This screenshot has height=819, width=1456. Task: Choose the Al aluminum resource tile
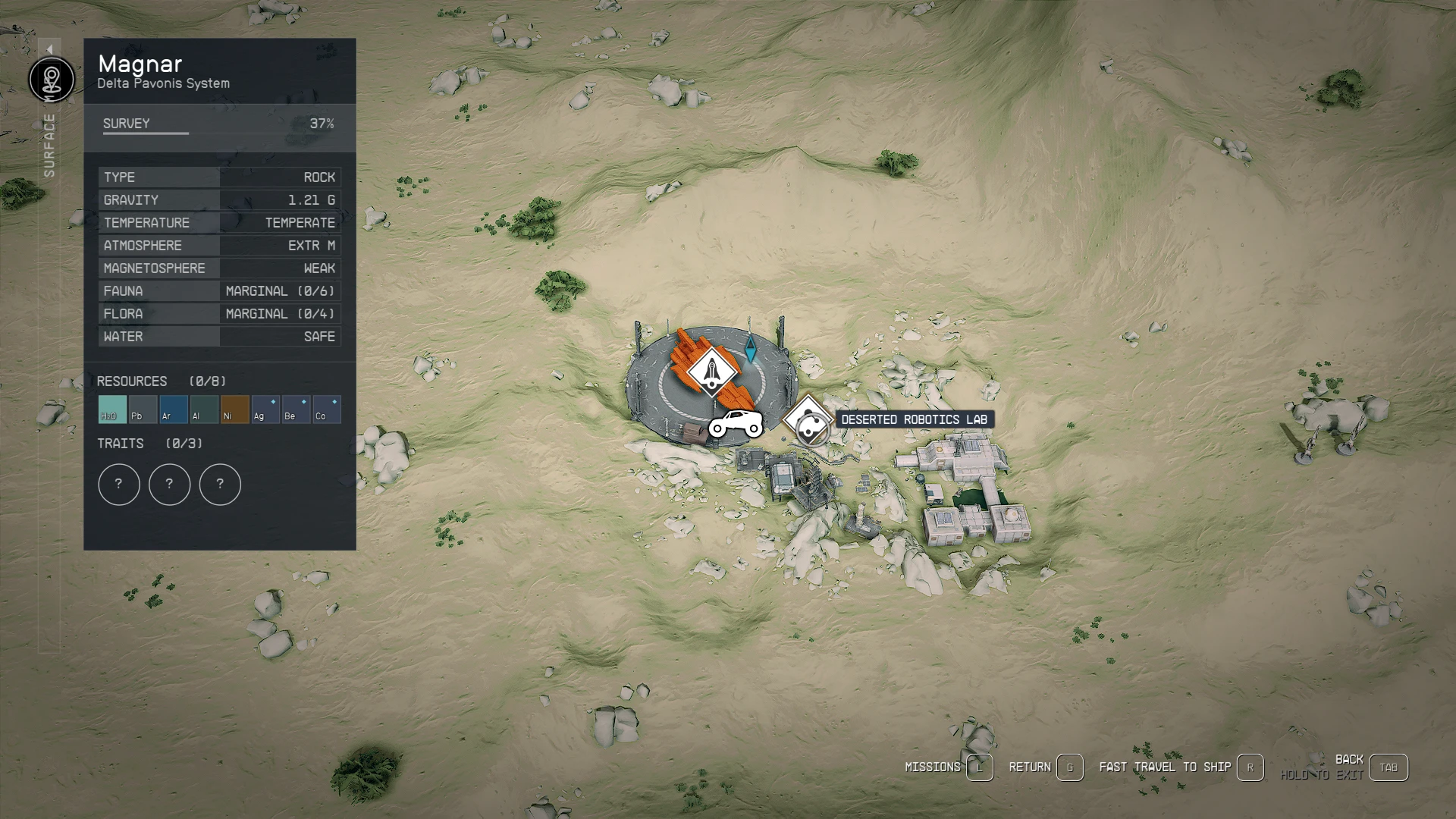tap(204, 409)
